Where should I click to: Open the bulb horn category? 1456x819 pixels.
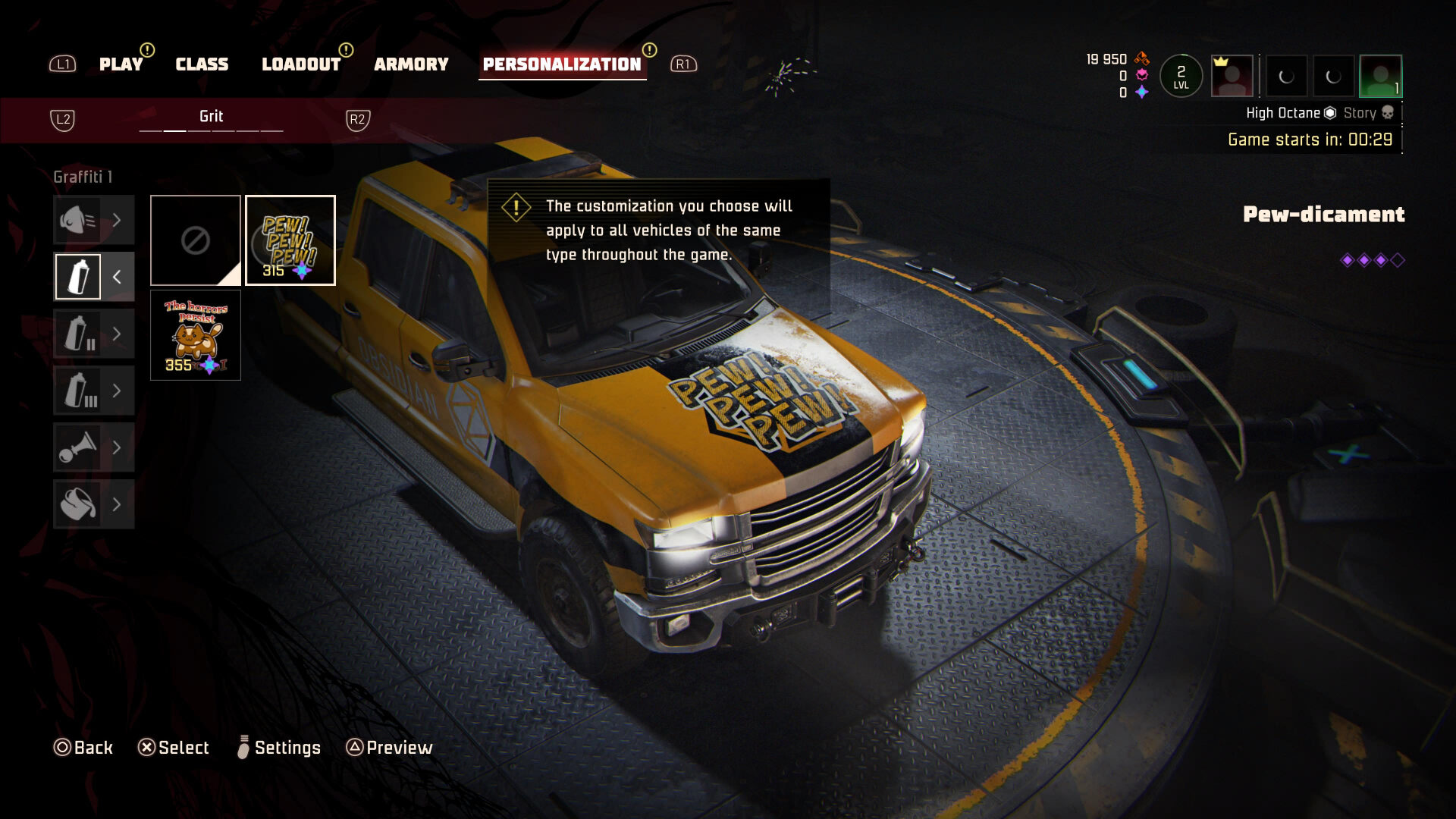pyautogui.click(x=93, y=447)
